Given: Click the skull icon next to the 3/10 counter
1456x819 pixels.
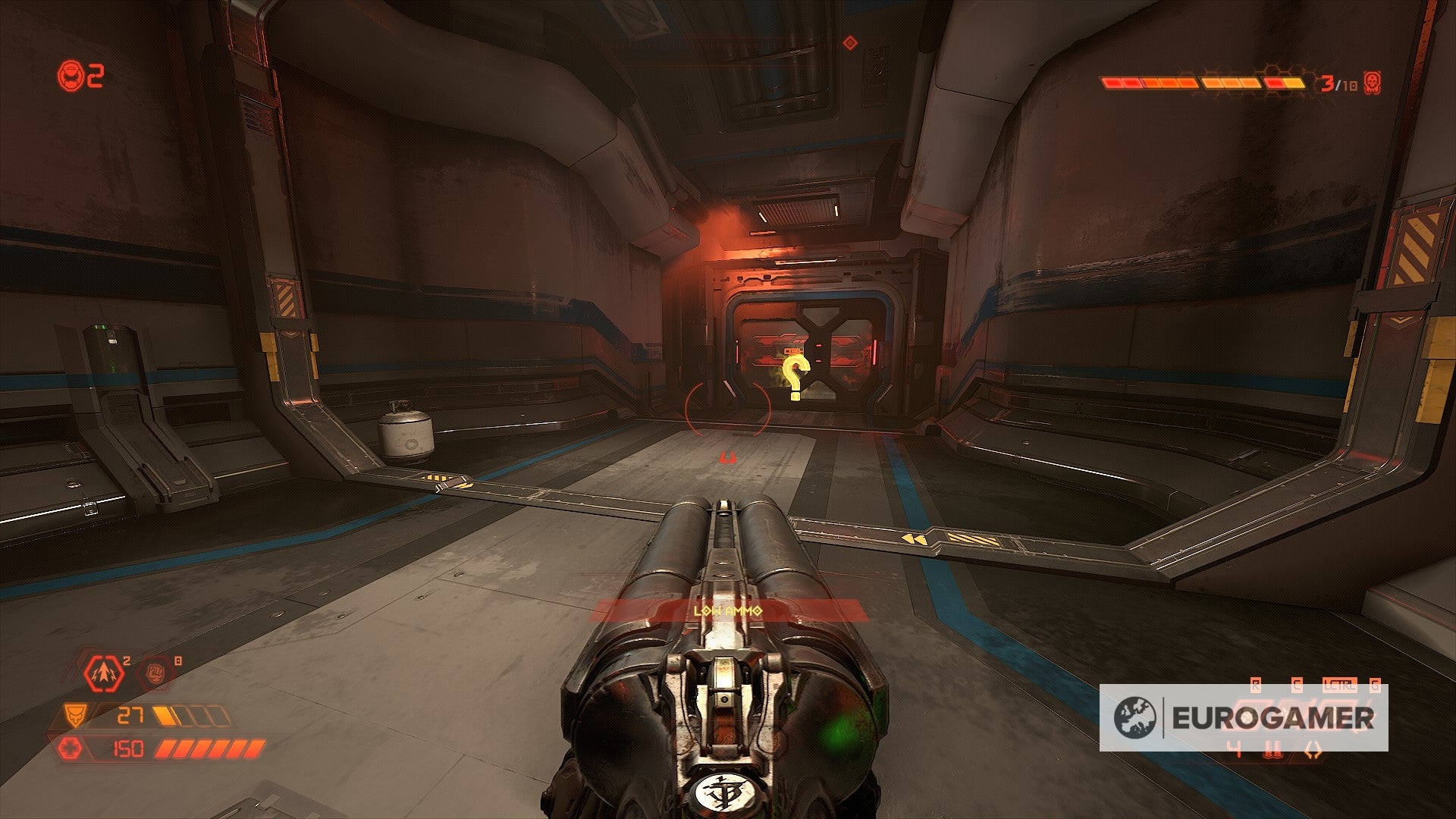Looking at the screenshot, I should tap(1373, 83).
